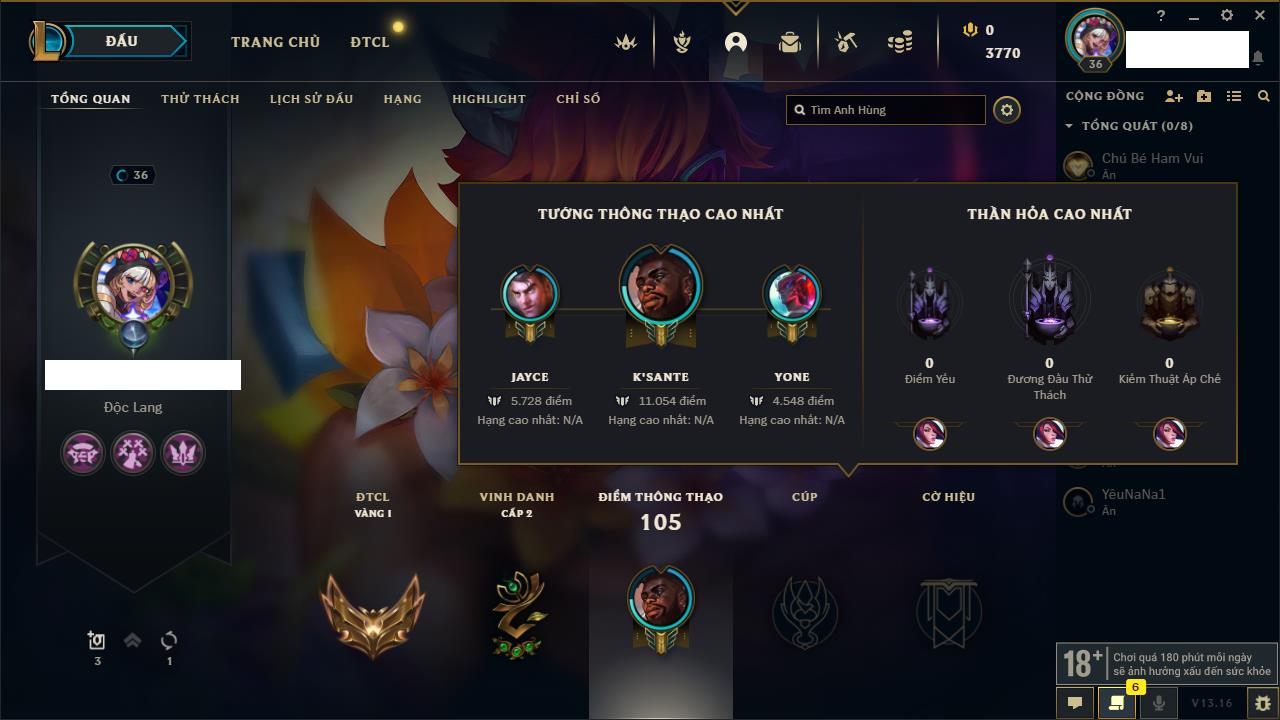Expand the TỔNG QUÁT friends group
This screenshot has width=1280, height=720.
click(1069, 126)
